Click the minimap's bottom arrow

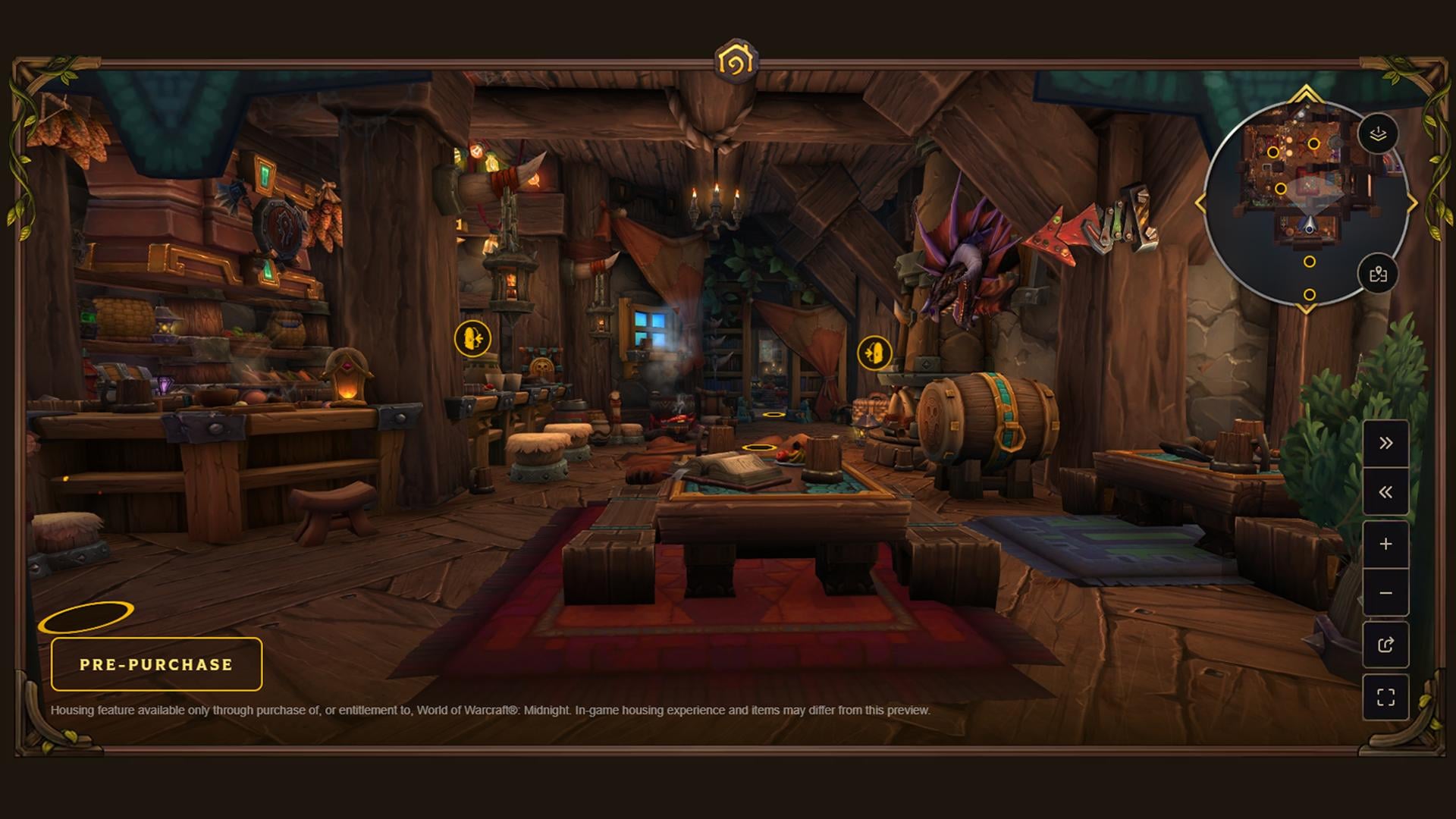point(1306,309)
